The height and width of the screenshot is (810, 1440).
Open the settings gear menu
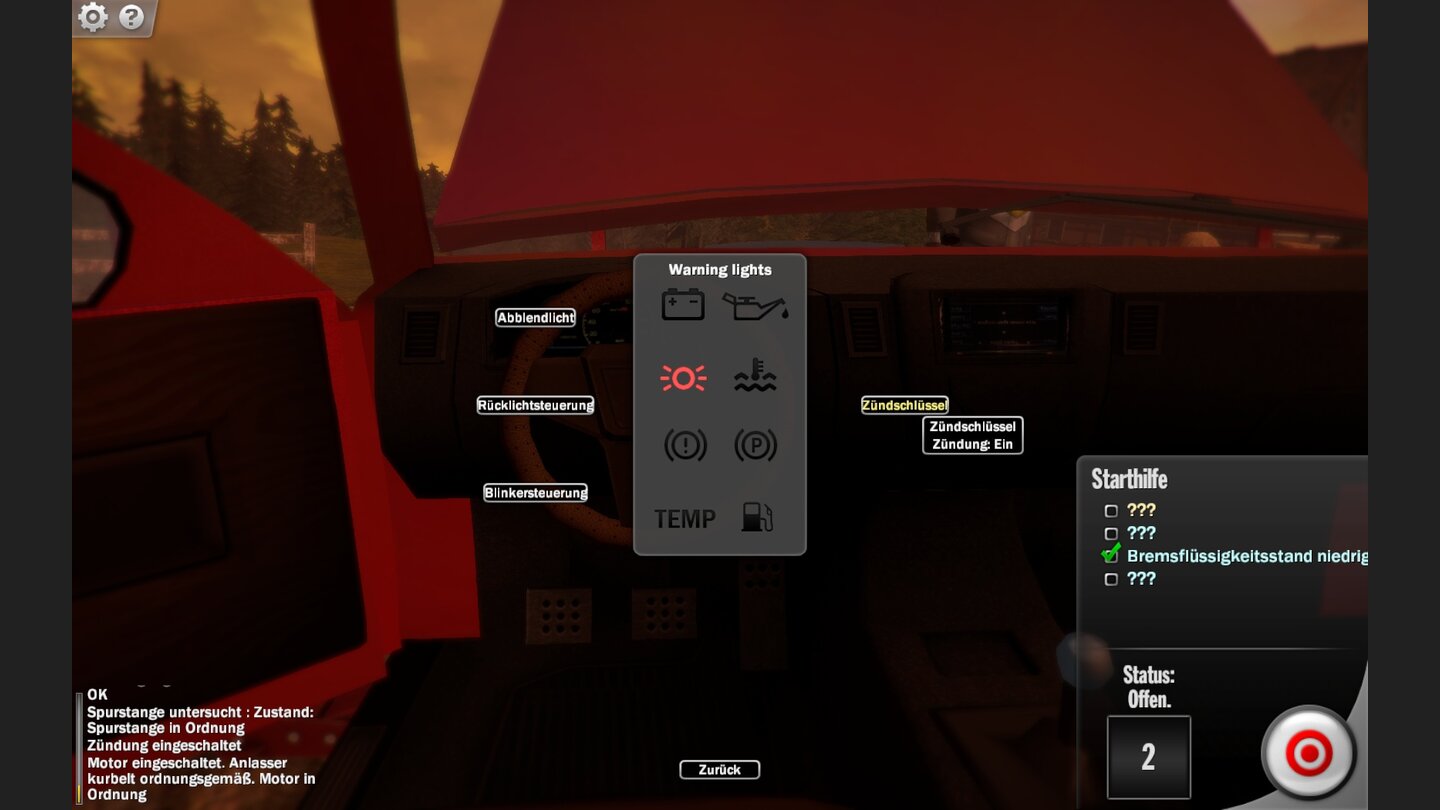click(93, 17)
